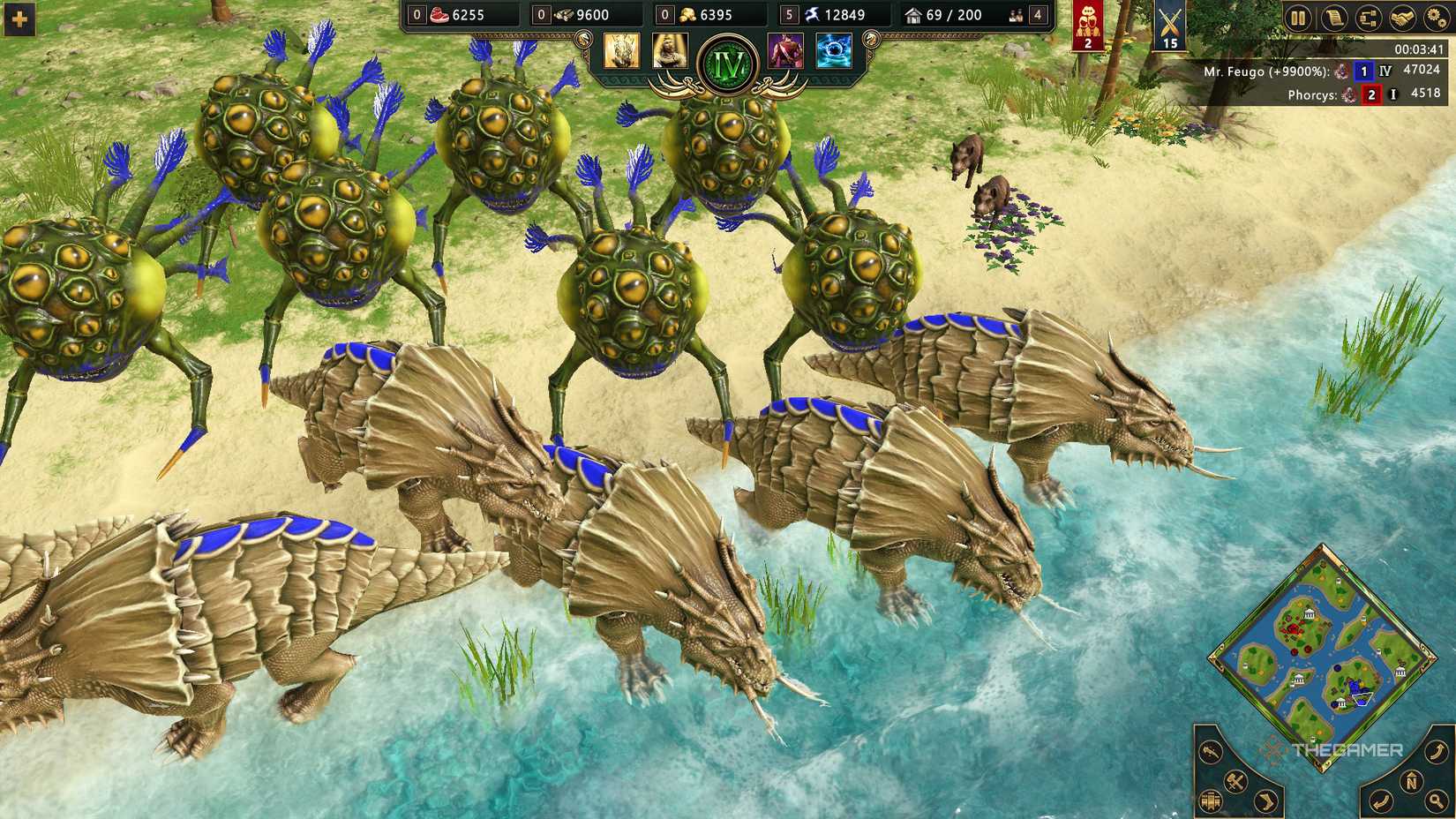Click the chevron arrow minimap control
The image size is (1456, 819).
(1265, 800)
